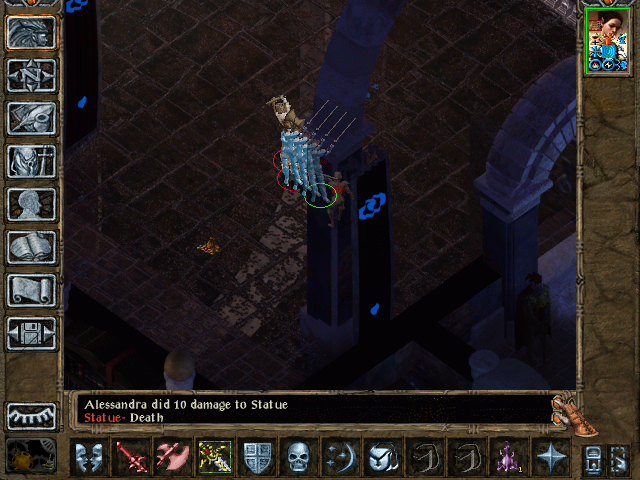
Task: Open the cast spell button with moon and stars
Action: [339, 457]
